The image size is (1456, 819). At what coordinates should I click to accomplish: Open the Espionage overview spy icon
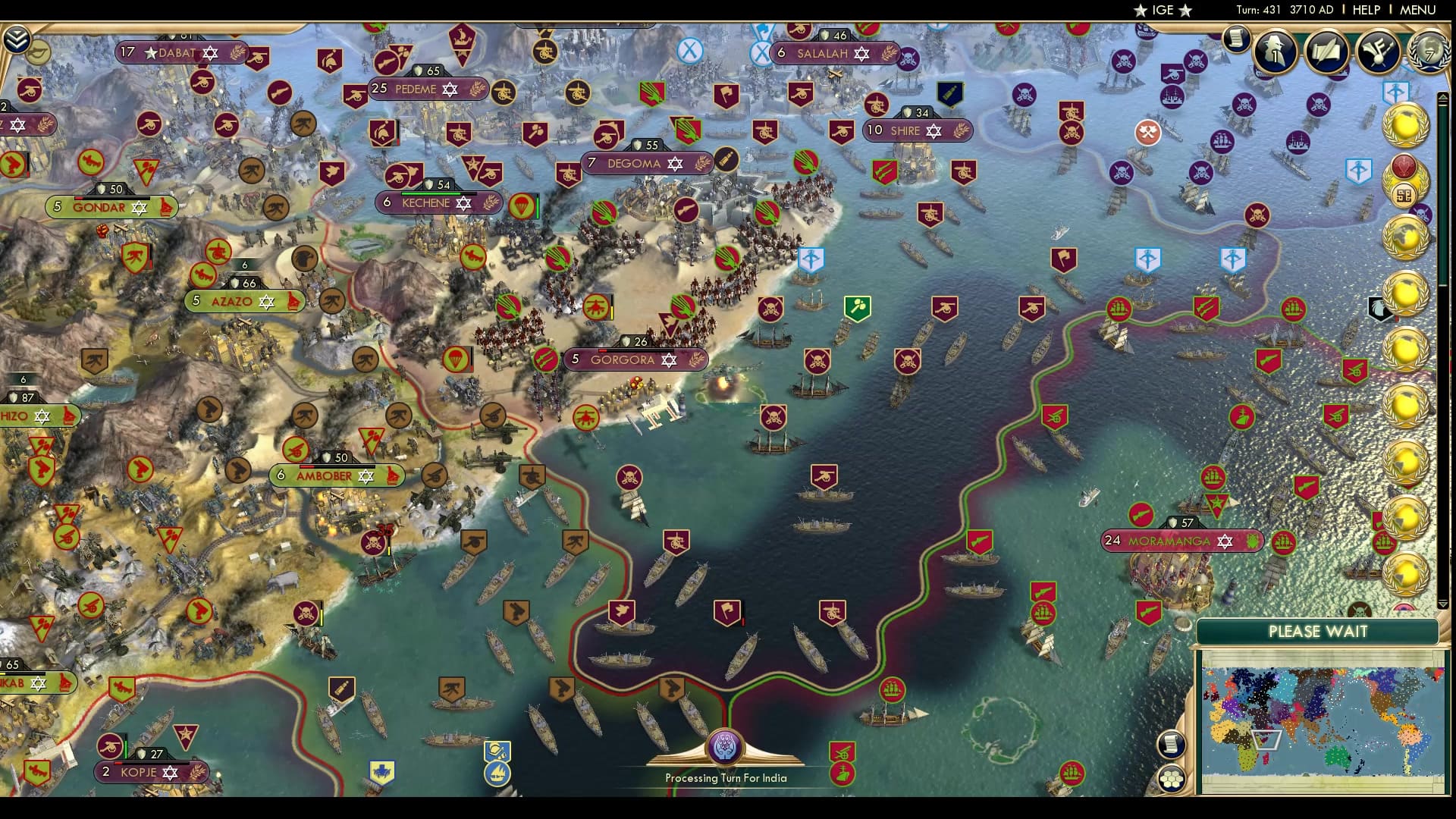click(x=1276, y=52)
